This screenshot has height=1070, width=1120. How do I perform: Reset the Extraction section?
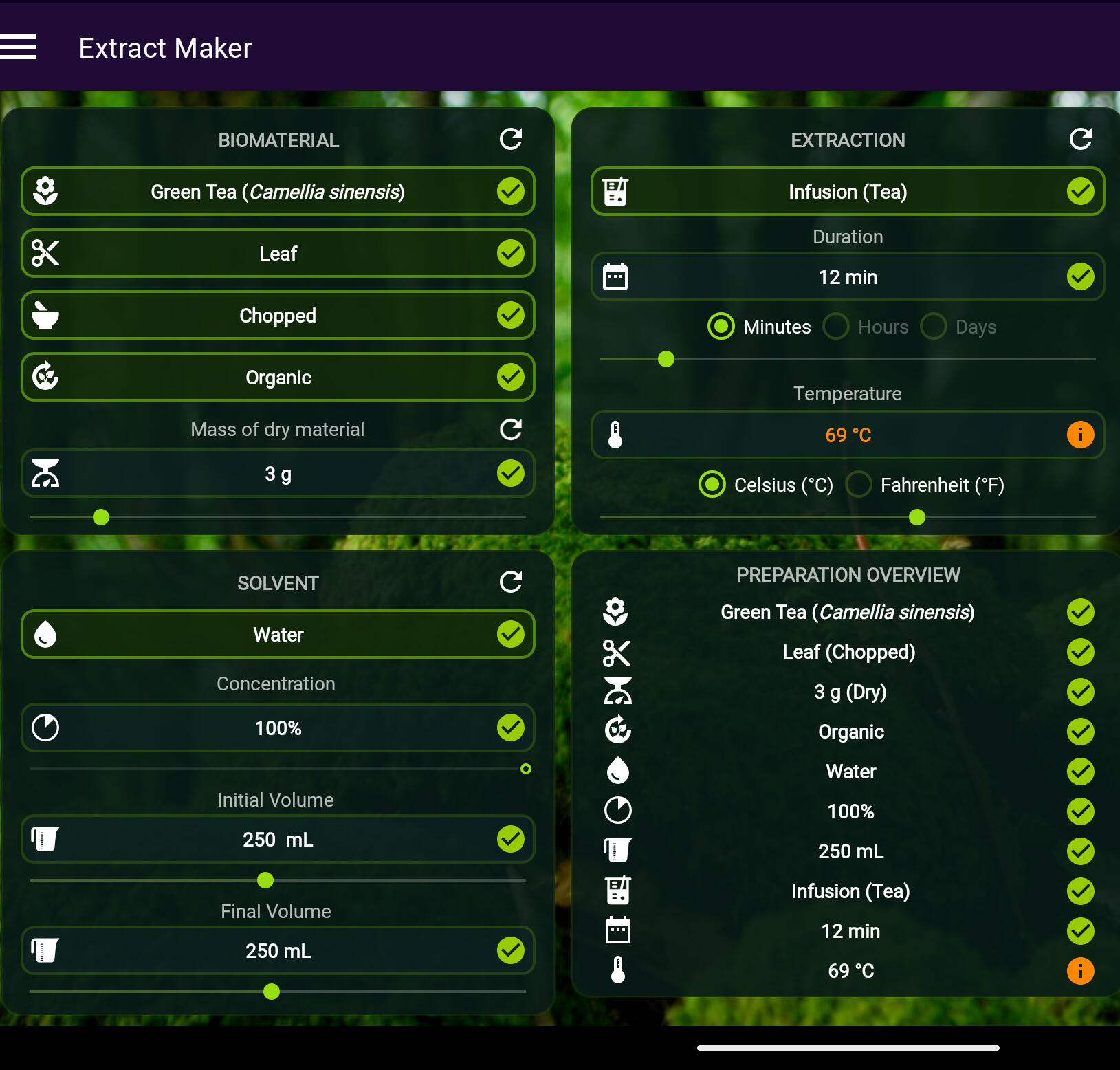(x=1080, y=140)
